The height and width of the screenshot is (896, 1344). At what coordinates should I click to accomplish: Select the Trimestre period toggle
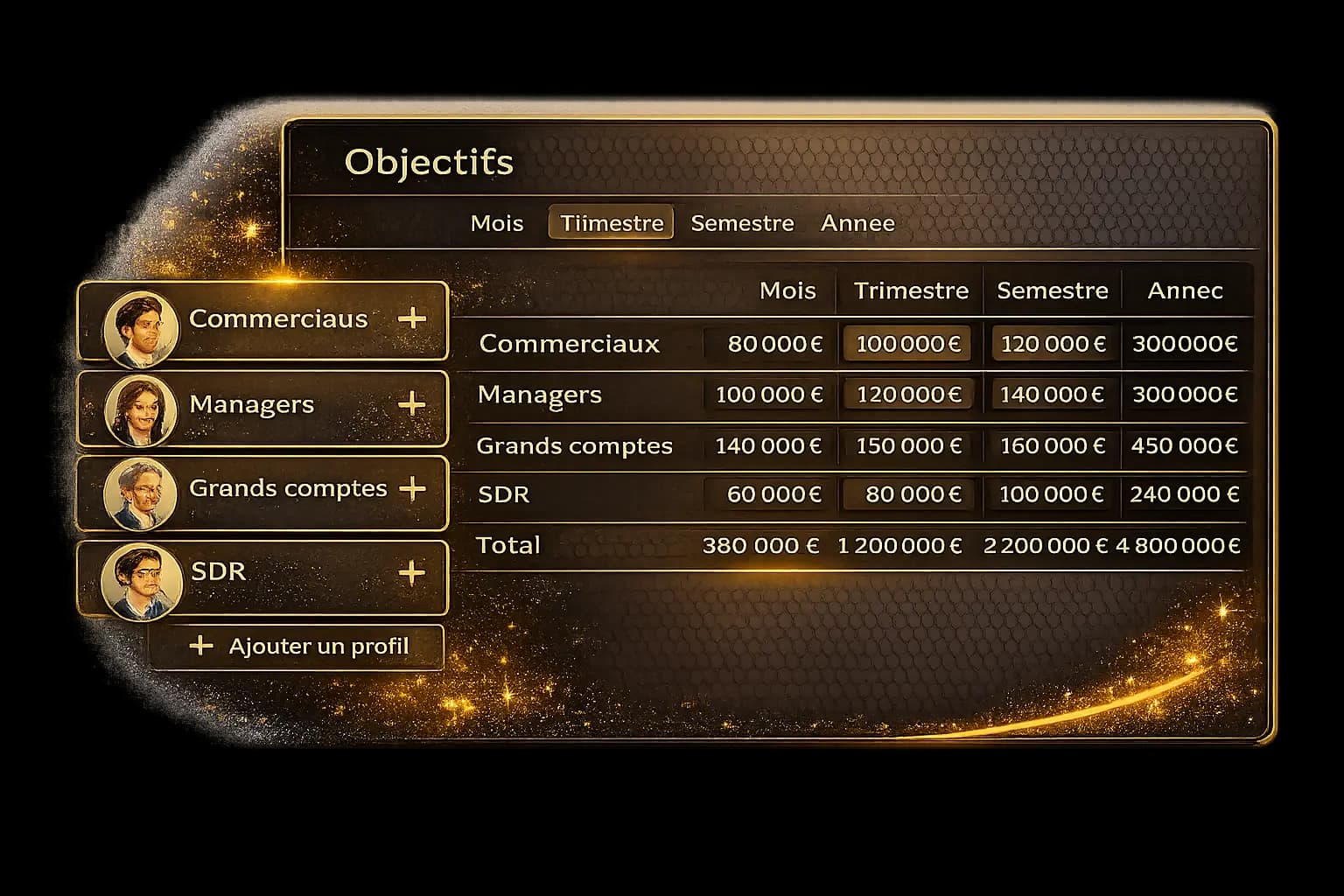click(611, 223)
